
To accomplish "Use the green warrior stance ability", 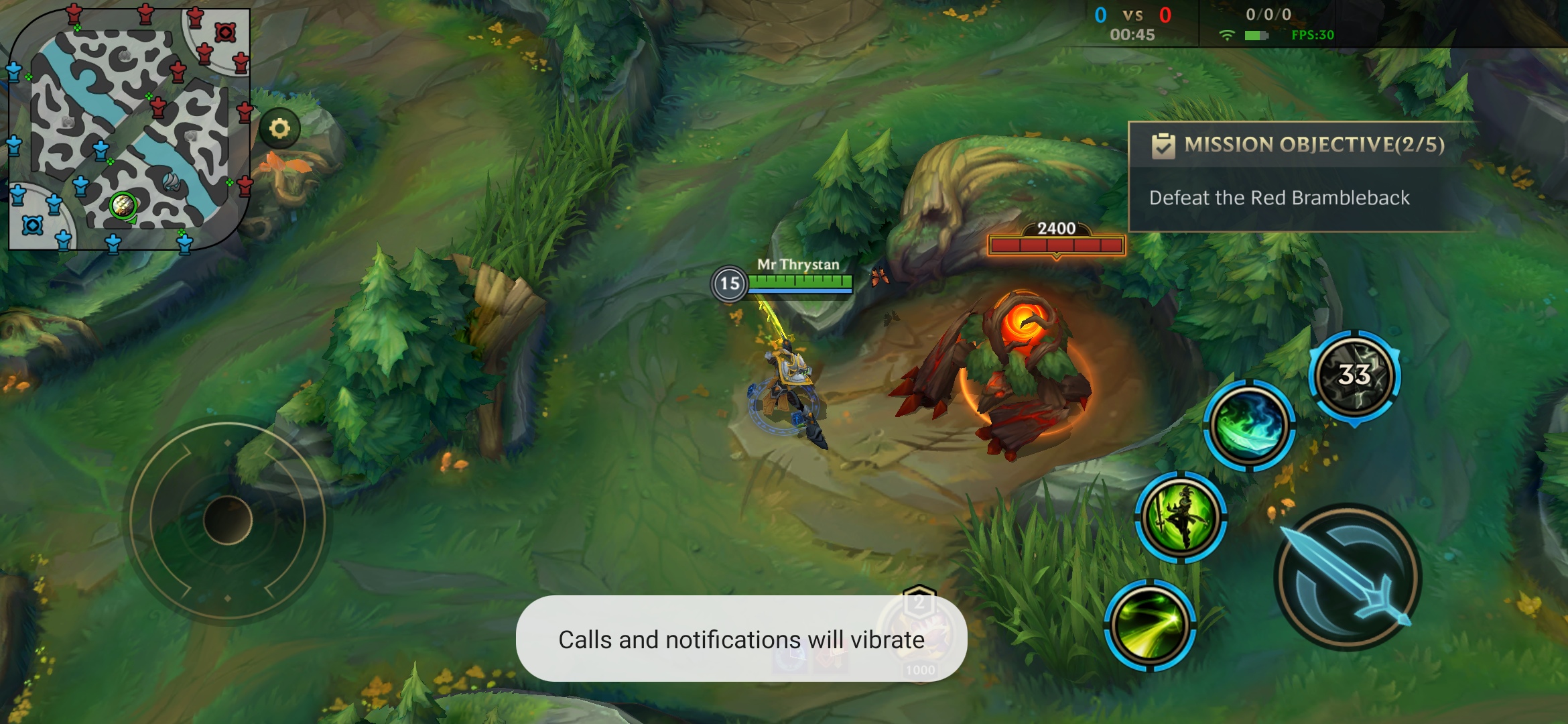I will point(1181,517).
